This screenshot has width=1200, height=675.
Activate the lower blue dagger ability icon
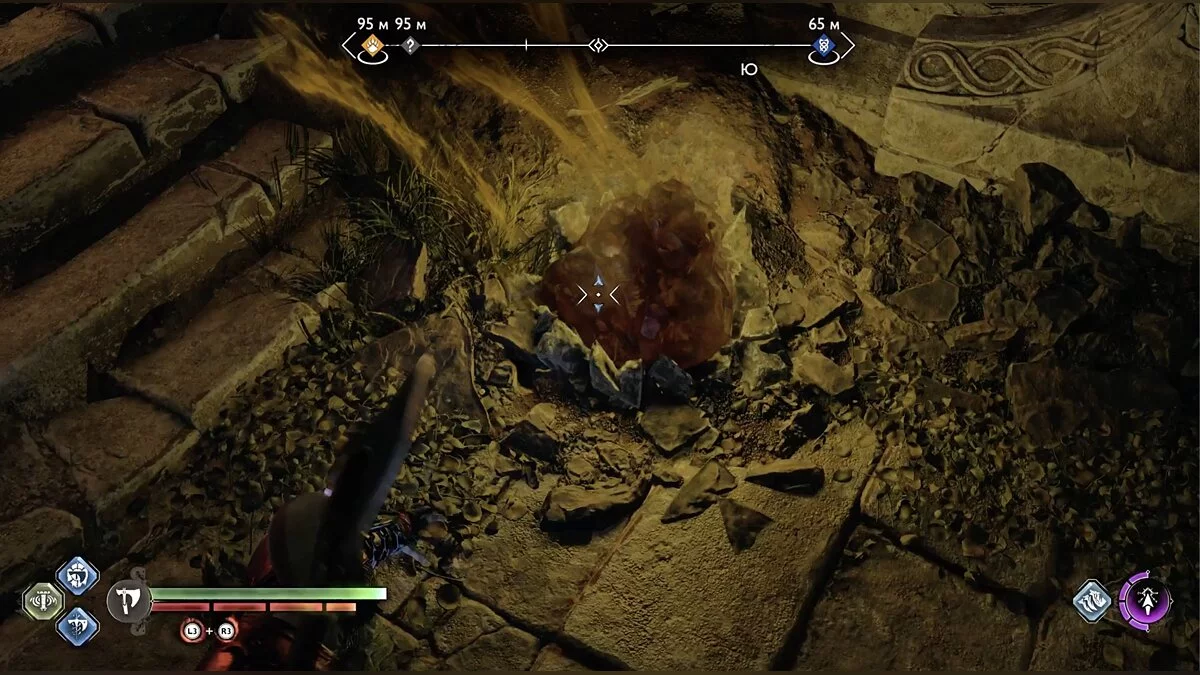point(77,626)
